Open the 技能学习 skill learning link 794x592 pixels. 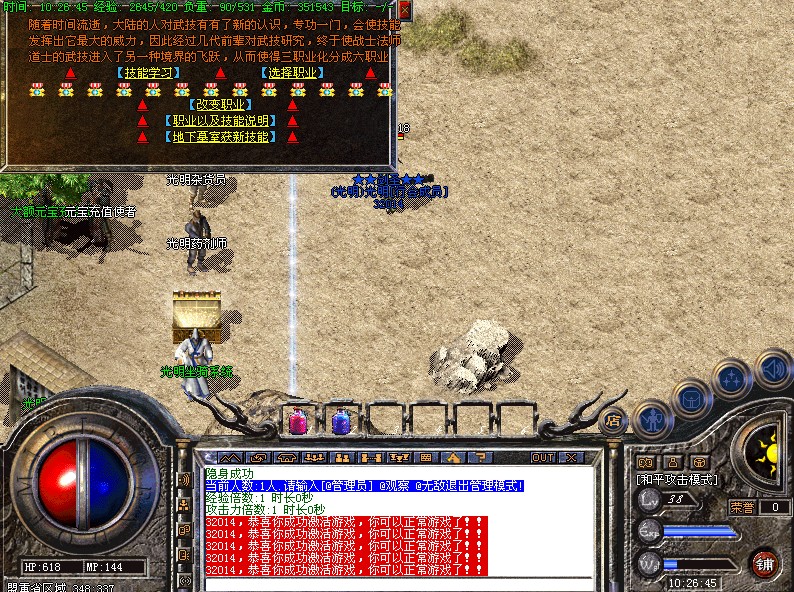coord(148,73)
